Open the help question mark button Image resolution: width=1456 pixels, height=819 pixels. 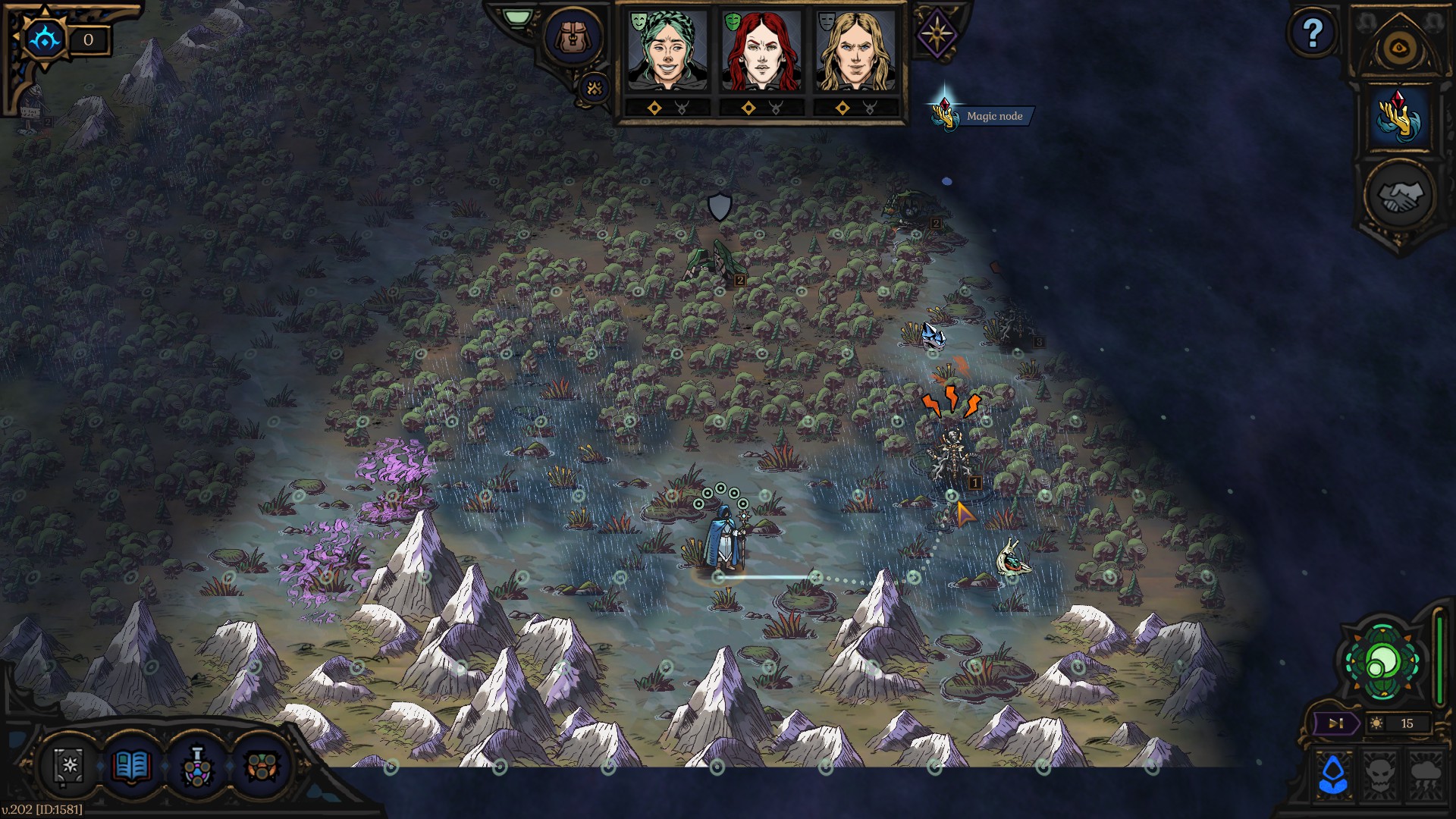coord(1313,33)
